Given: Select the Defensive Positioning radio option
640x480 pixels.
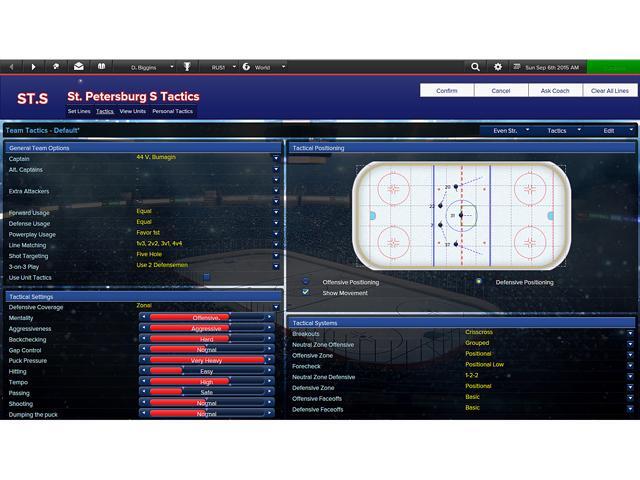Looking at the screenshot, I should tap(480, 282).
